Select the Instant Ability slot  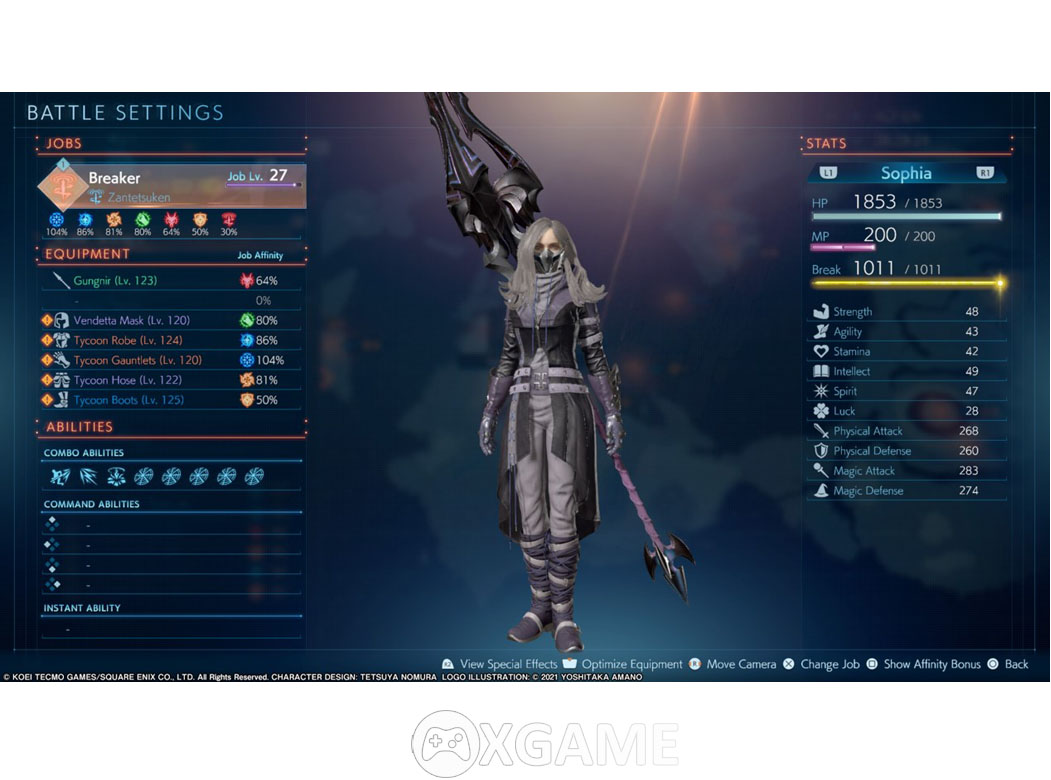(170, 629)
